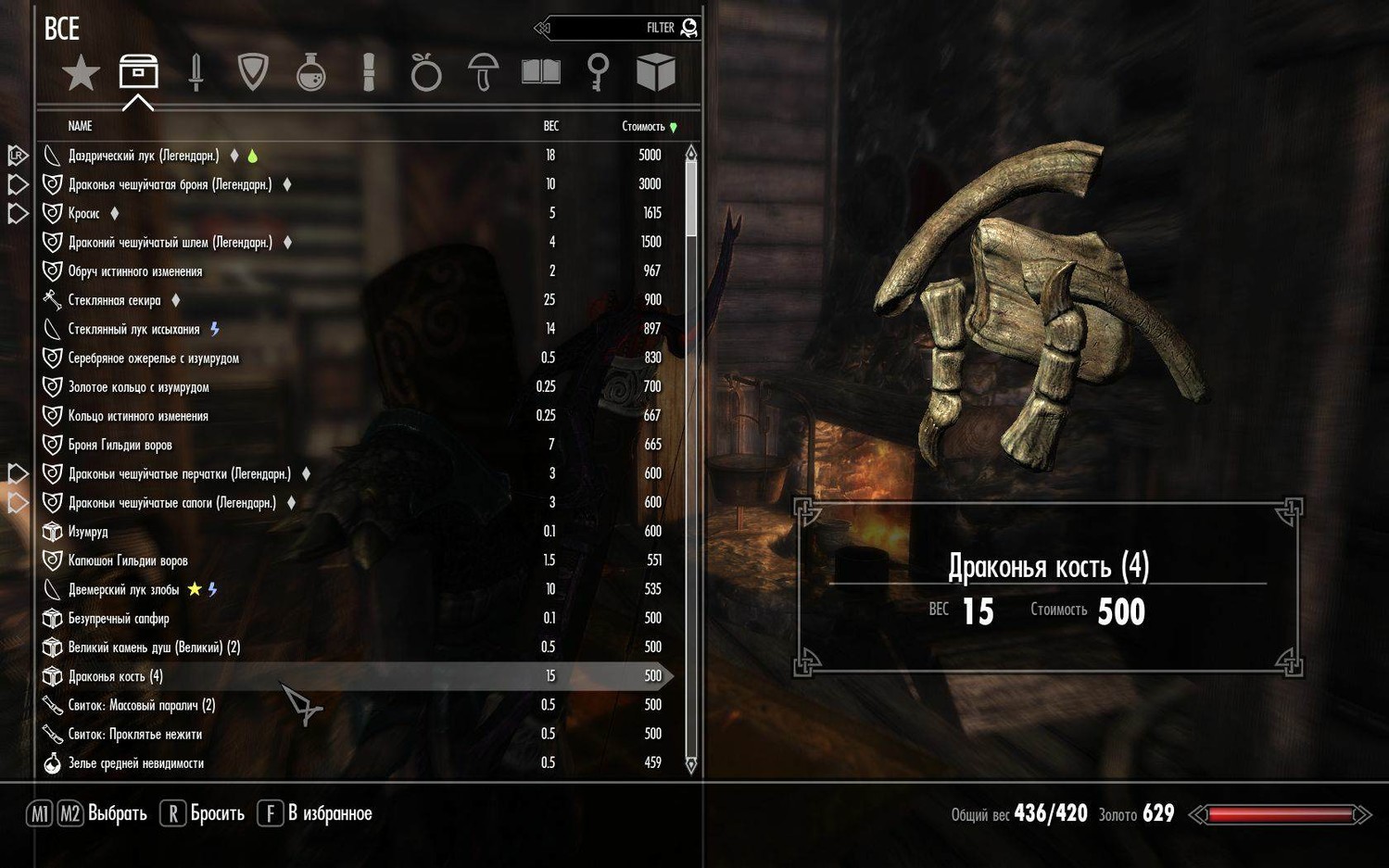This screenshot has height=868, width=1389.
Task: Show the food apple category
Action: (426, 73)
